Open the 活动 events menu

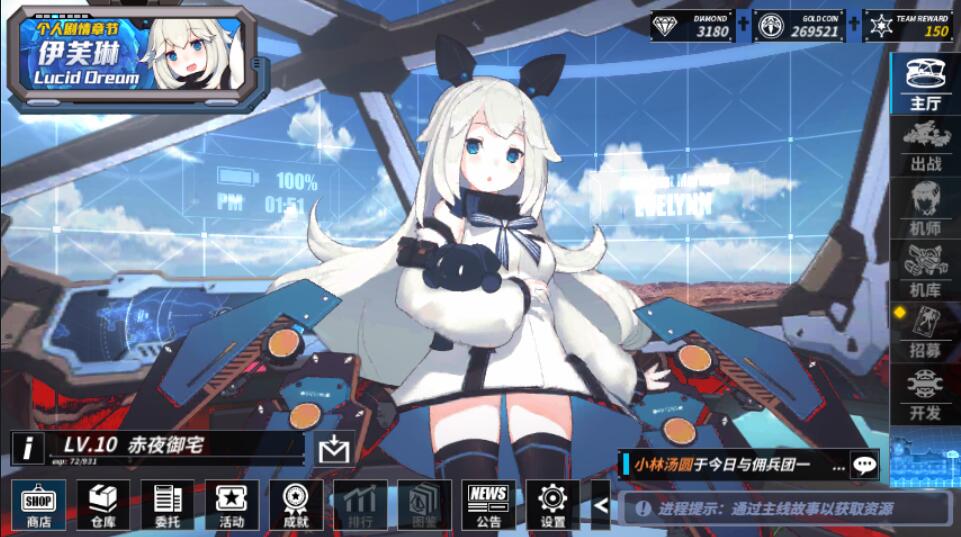coord(231,504)
